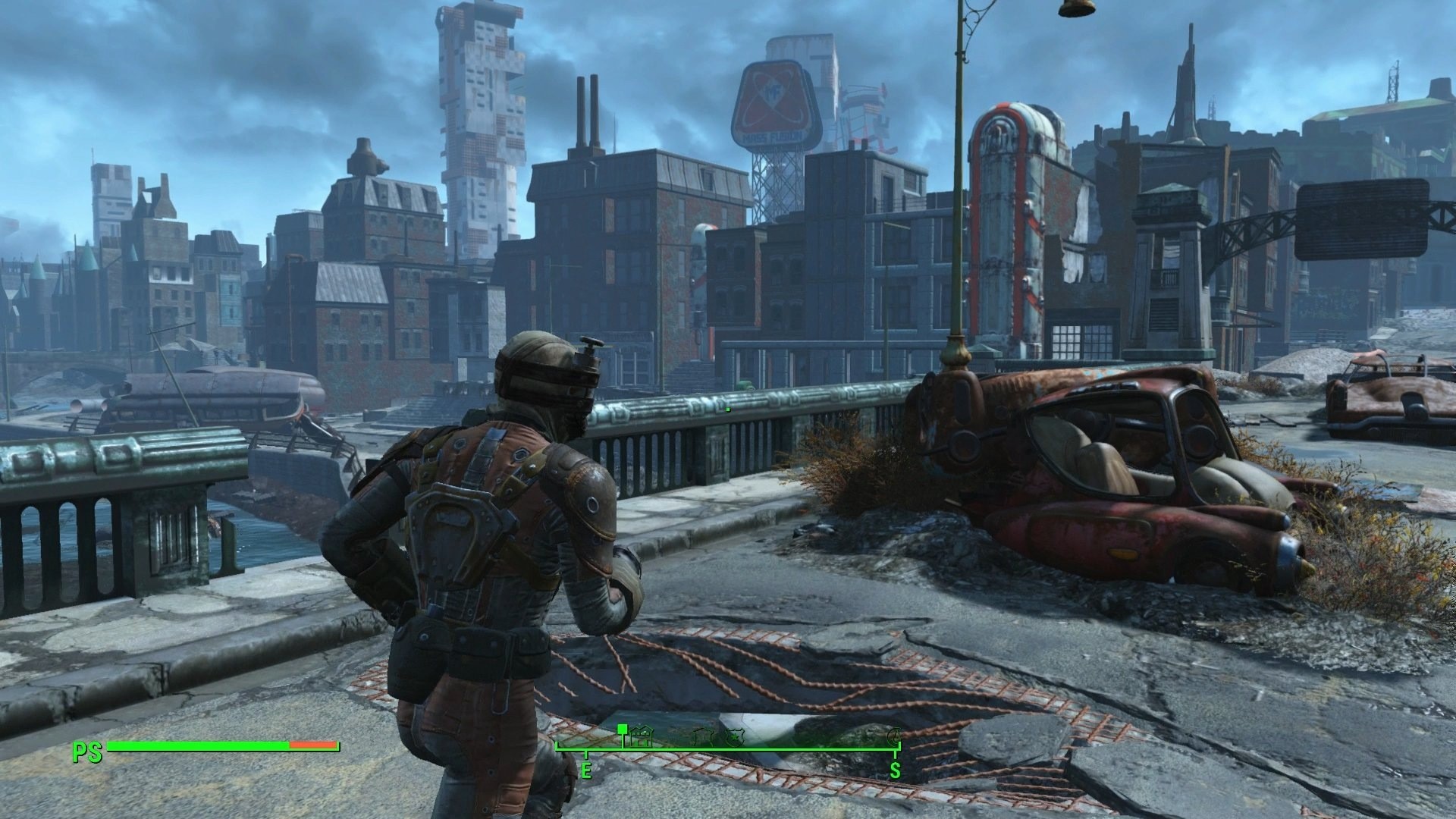
Task: Click the orange depleted segment of the PS bar
Action: pos(312,746)
